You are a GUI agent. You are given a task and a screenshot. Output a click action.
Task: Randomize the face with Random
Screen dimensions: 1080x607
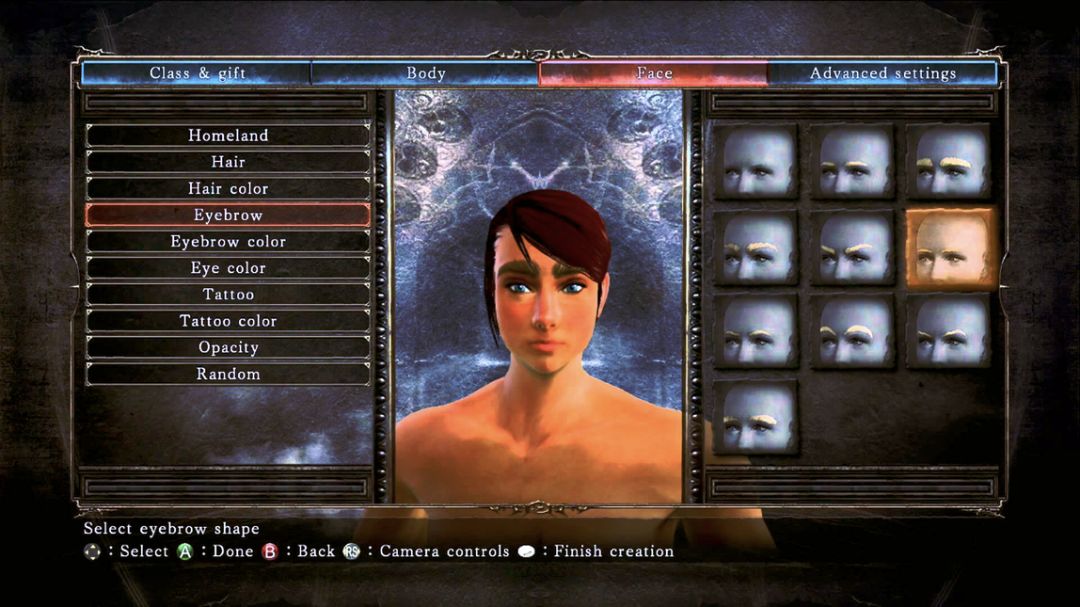coord(228,374)
